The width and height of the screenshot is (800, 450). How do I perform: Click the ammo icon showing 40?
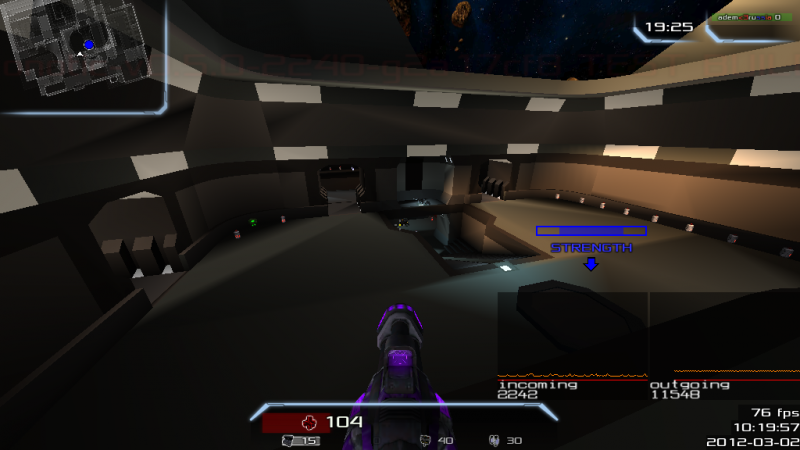click(426, 440)
